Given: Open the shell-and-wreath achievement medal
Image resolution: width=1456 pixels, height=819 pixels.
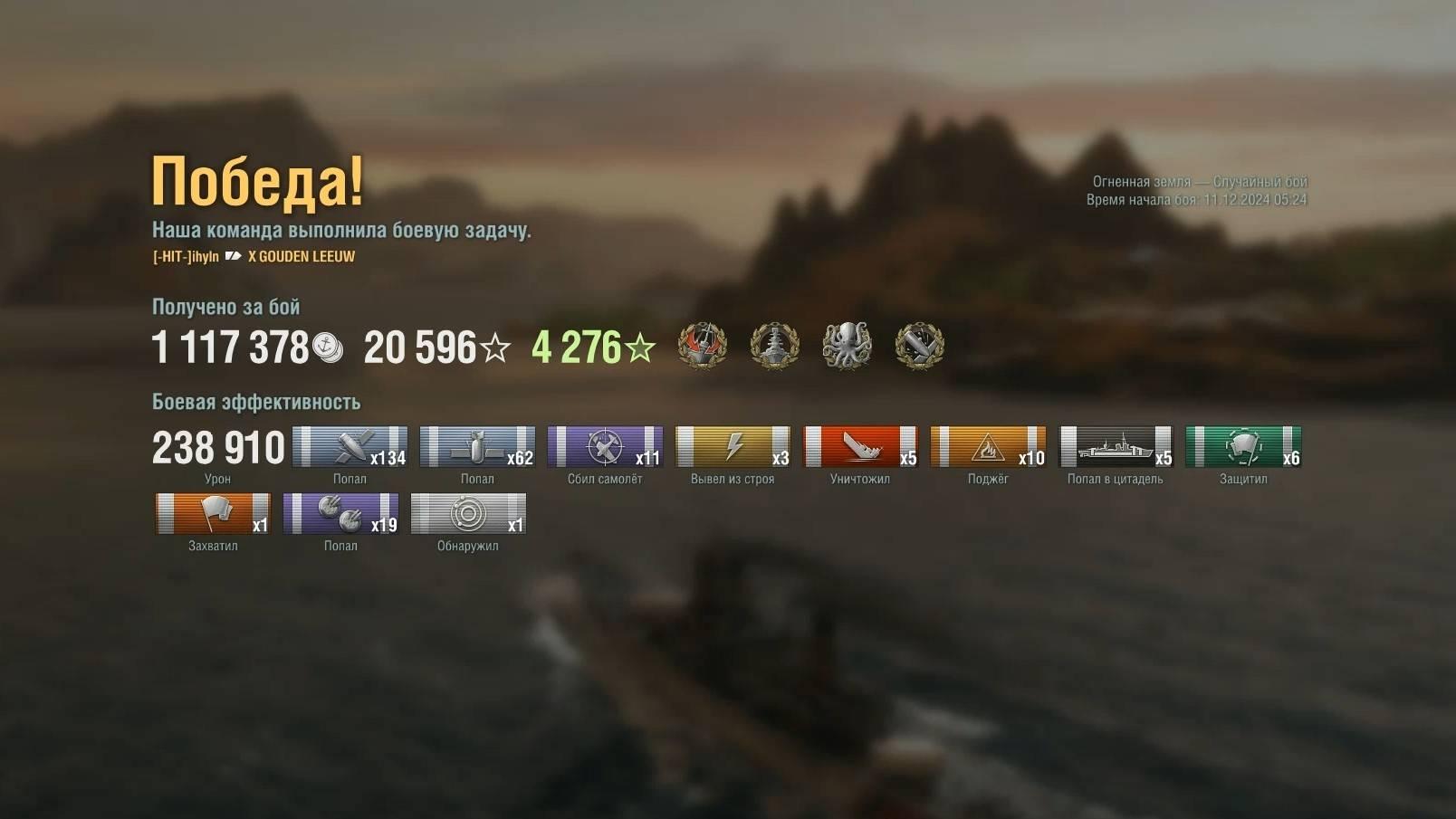Looking at the screenshot, I should [919, 346].
